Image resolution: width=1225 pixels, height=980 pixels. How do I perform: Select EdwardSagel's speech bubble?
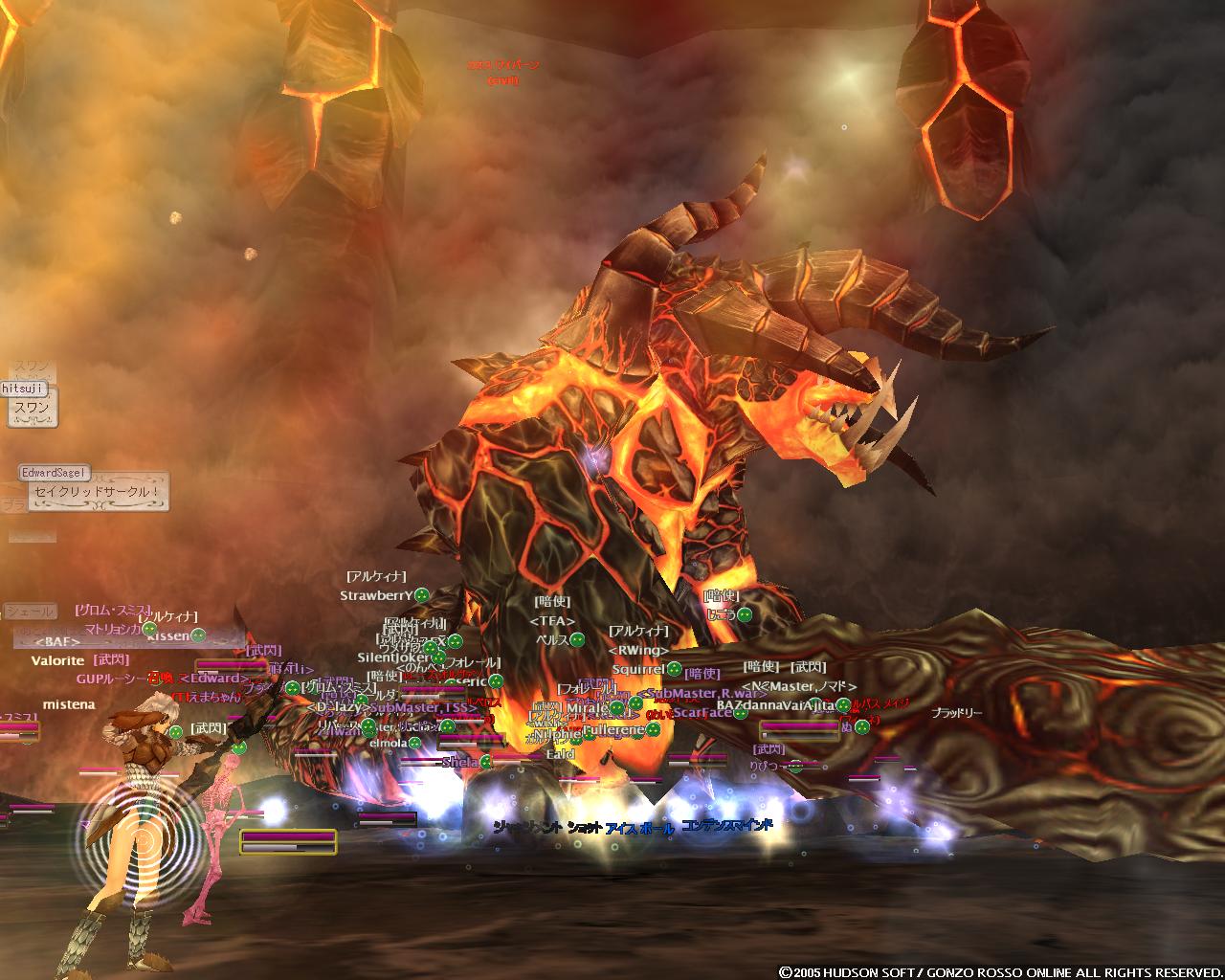pyautogui.click(x=98, y=493)
